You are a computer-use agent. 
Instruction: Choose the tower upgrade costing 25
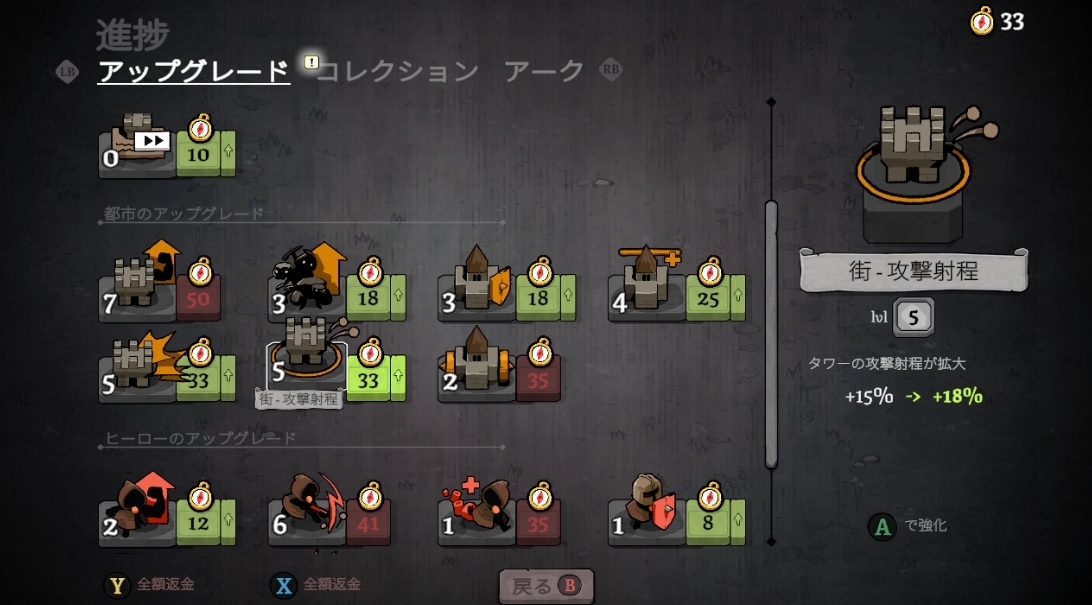(676, 291)
